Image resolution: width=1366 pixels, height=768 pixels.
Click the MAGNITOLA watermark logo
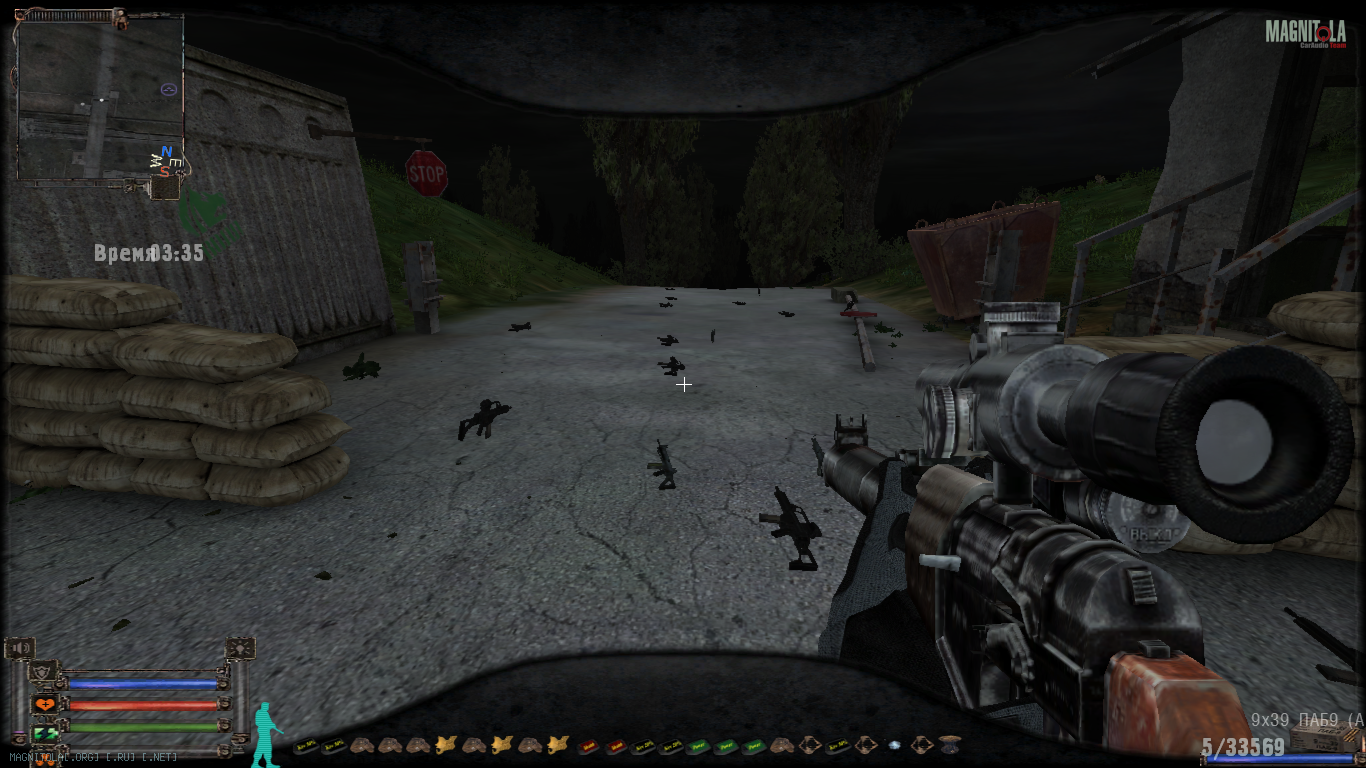1305,33
